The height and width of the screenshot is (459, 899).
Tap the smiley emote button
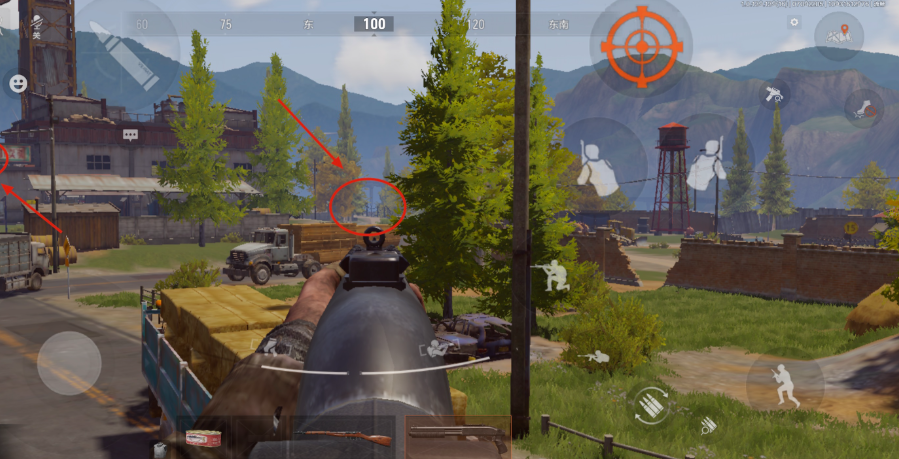pos(17,84)
